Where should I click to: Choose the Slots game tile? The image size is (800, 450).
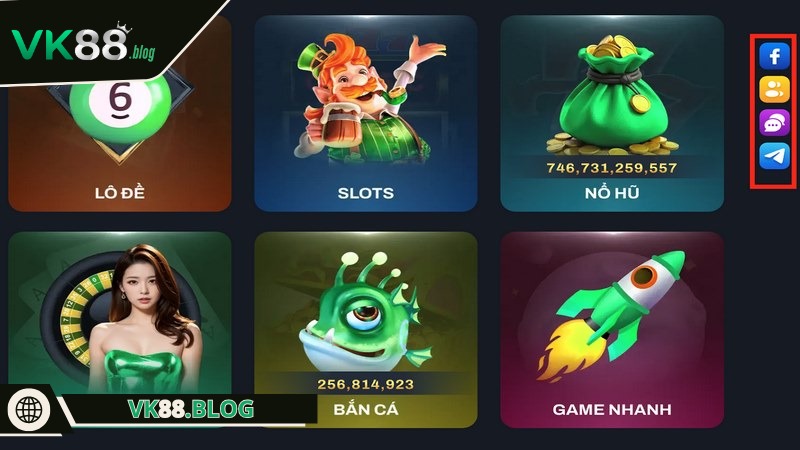pos(365,115)
